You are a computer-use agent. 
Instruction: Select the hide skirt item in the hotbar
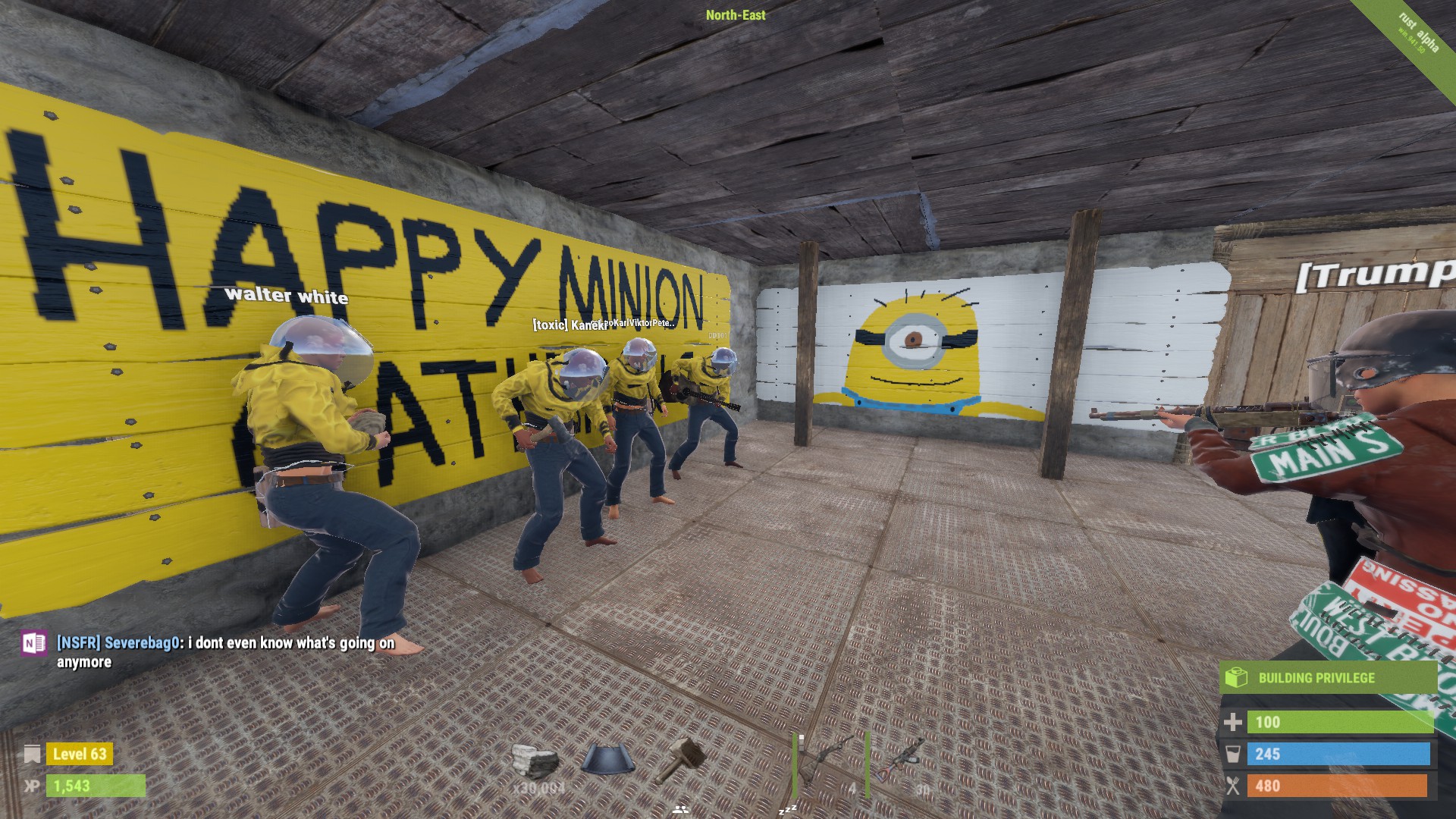(607, 757)
